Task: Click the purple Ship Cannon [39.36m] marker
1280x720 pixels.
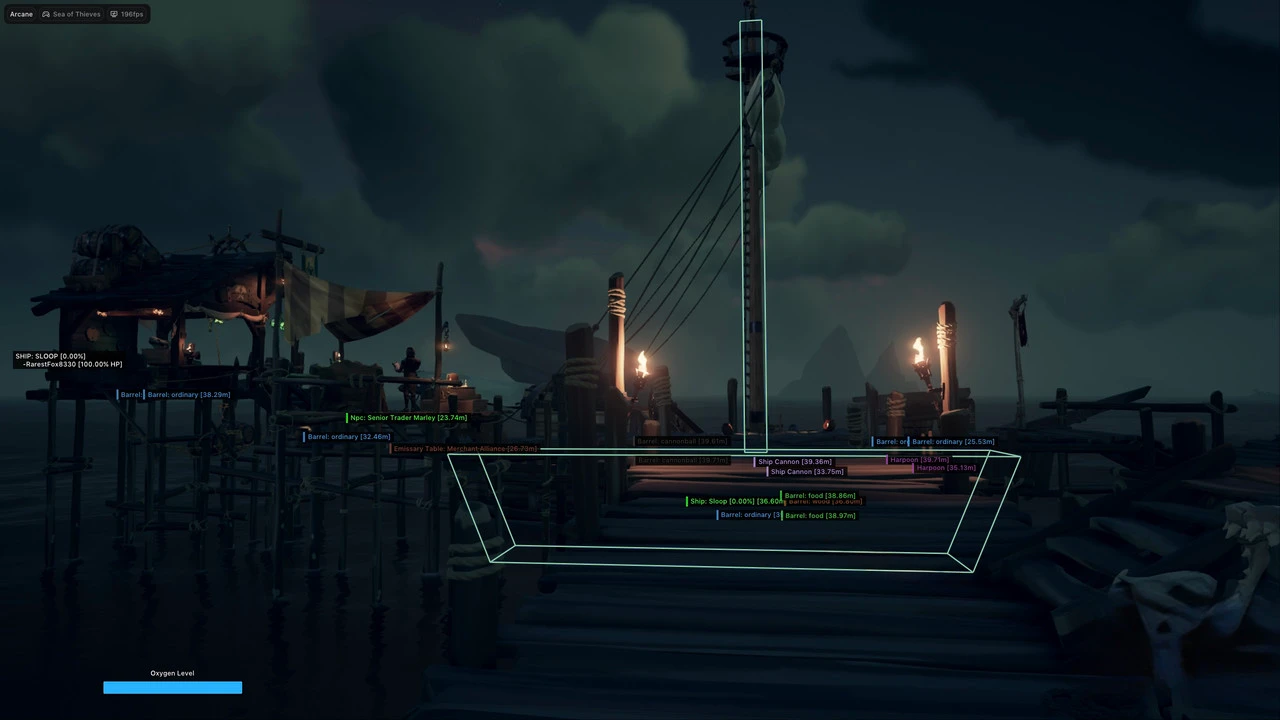Action: (795, 461)
